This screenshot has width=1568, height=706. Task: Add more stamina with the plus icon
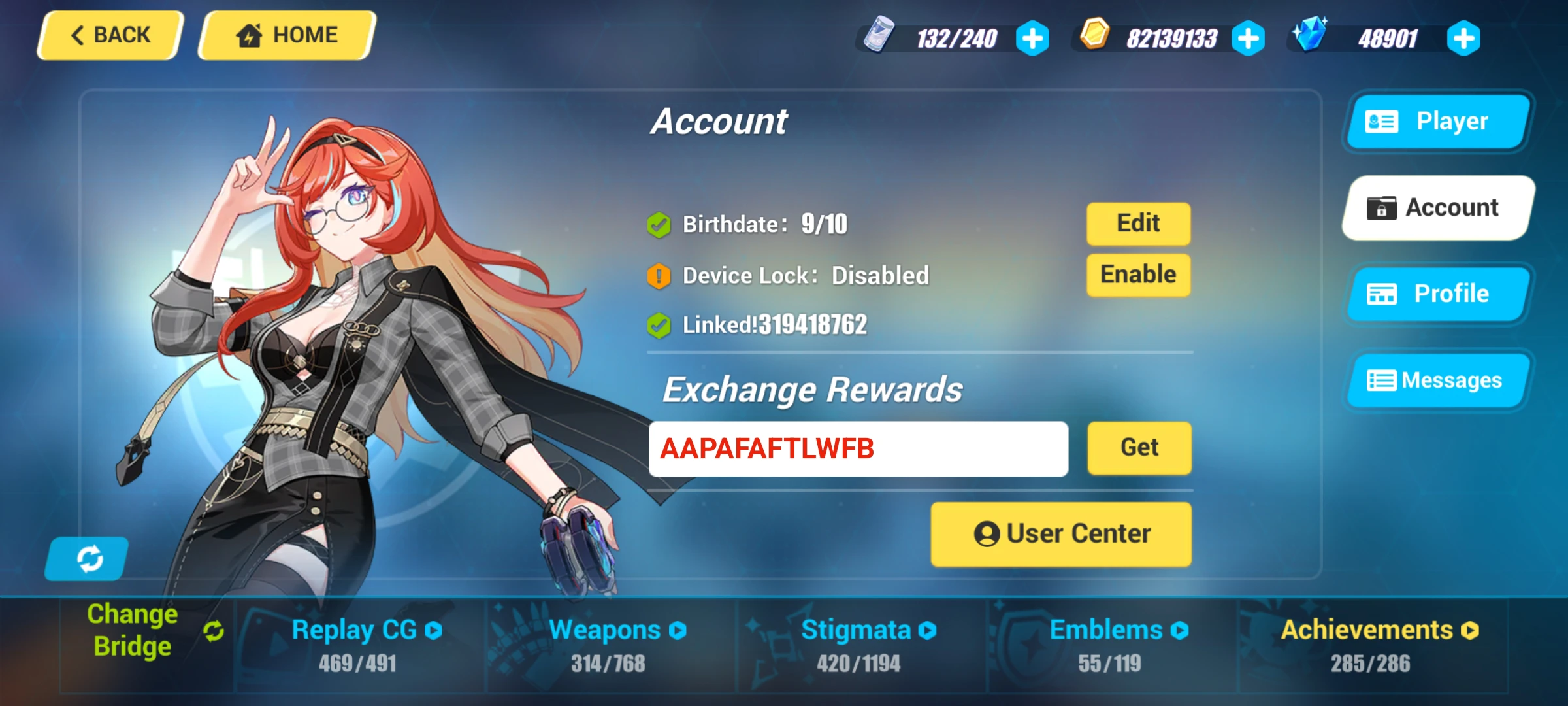coord(1033,38)
